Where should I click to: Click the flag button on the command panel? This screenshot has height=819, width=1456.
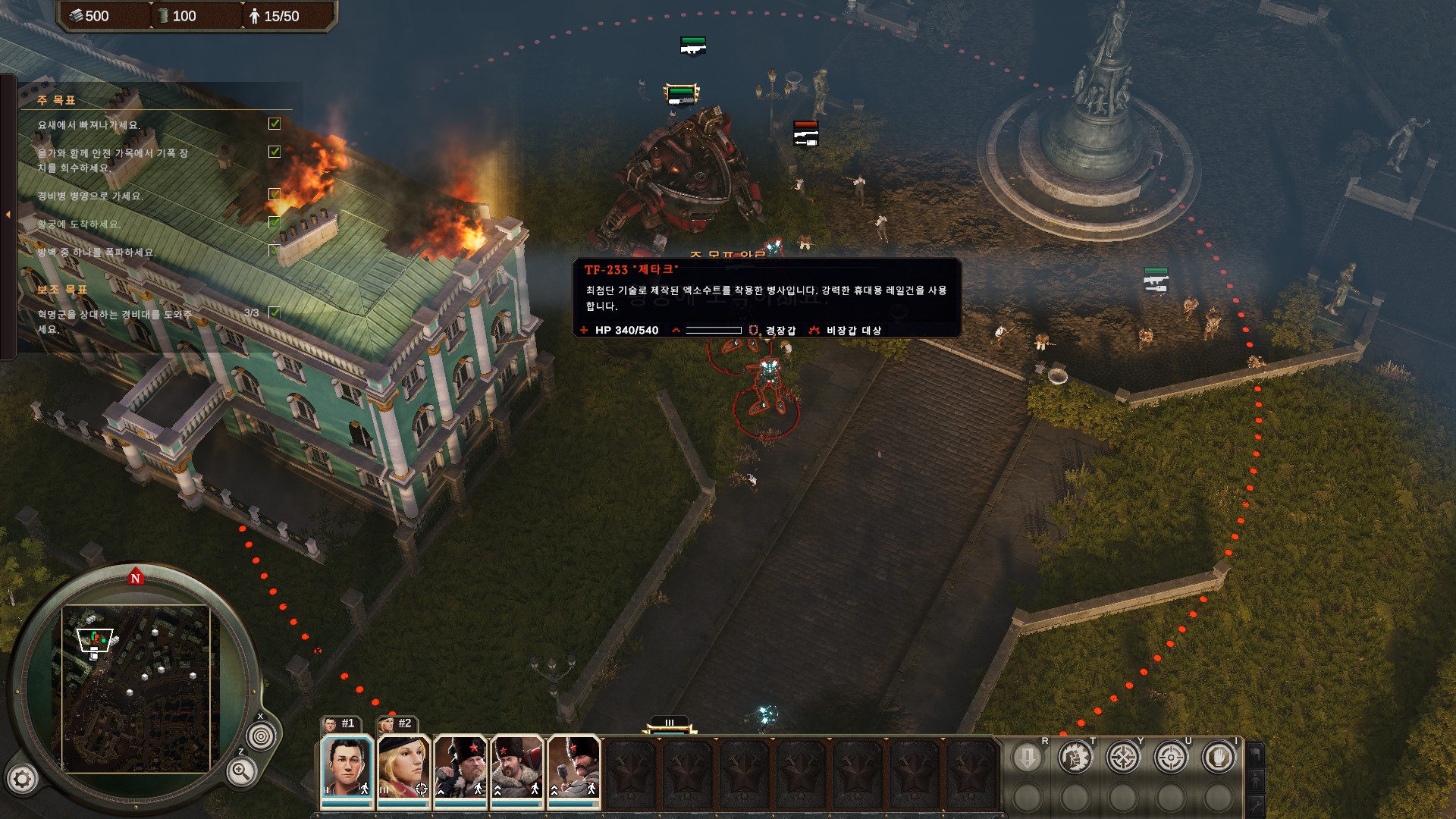coord(1256,754)
